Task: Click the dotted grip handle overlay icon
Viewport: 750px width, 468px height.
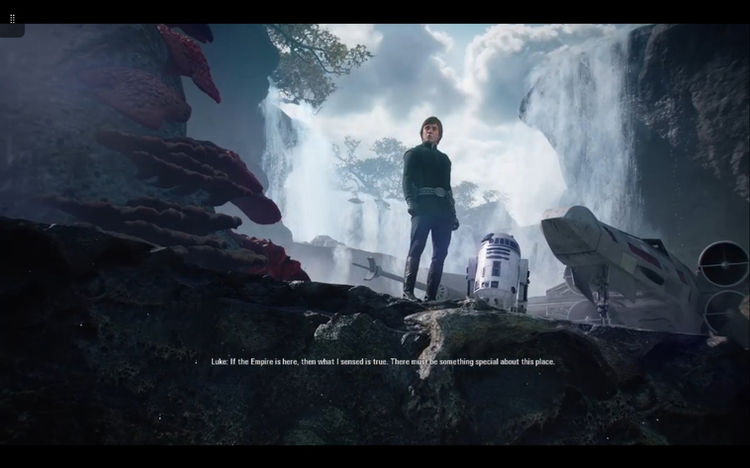Action: [x=12, y=19]
